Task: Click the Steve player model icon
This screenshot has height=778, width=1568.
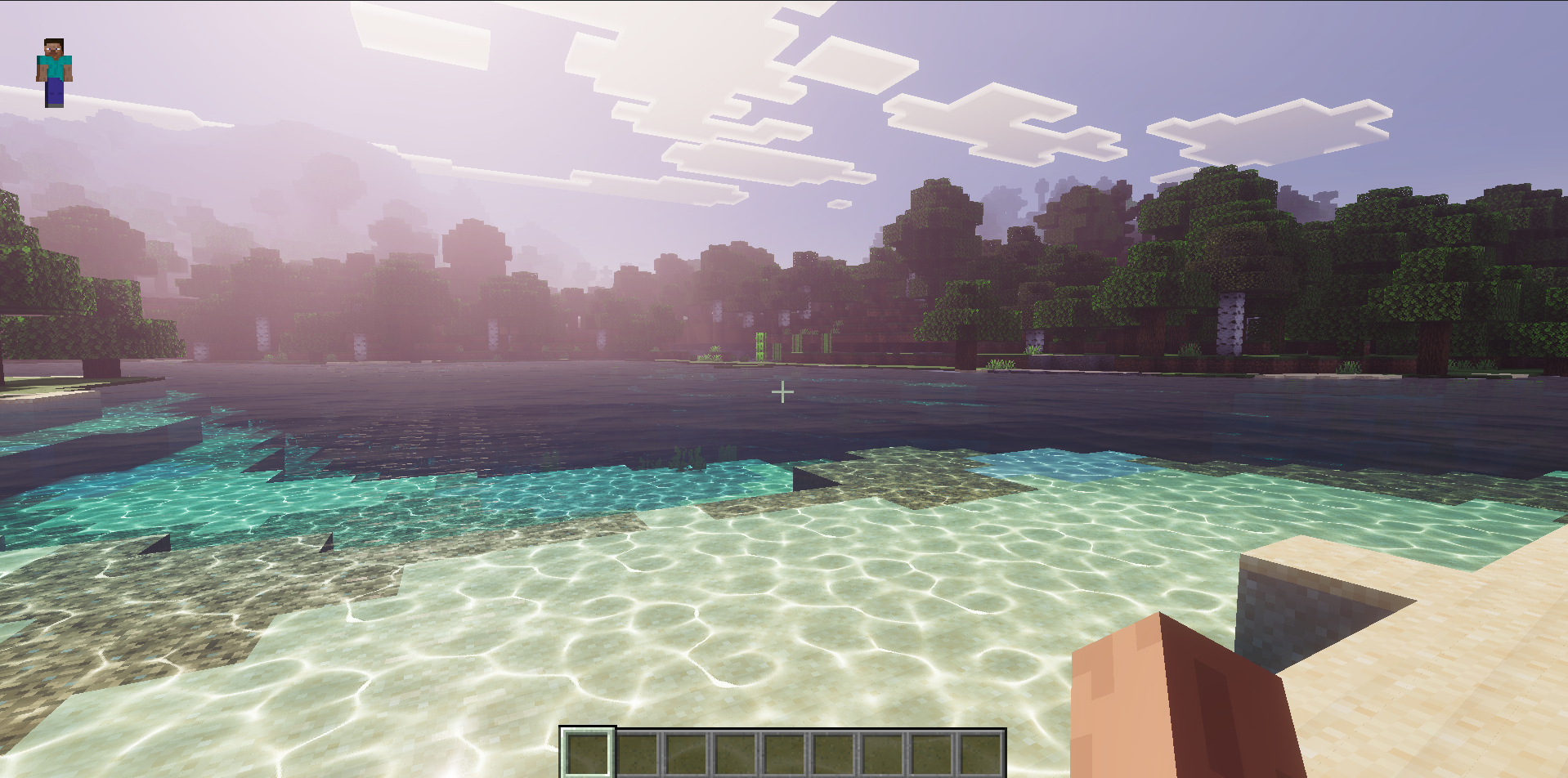Action: coord(54,72)
